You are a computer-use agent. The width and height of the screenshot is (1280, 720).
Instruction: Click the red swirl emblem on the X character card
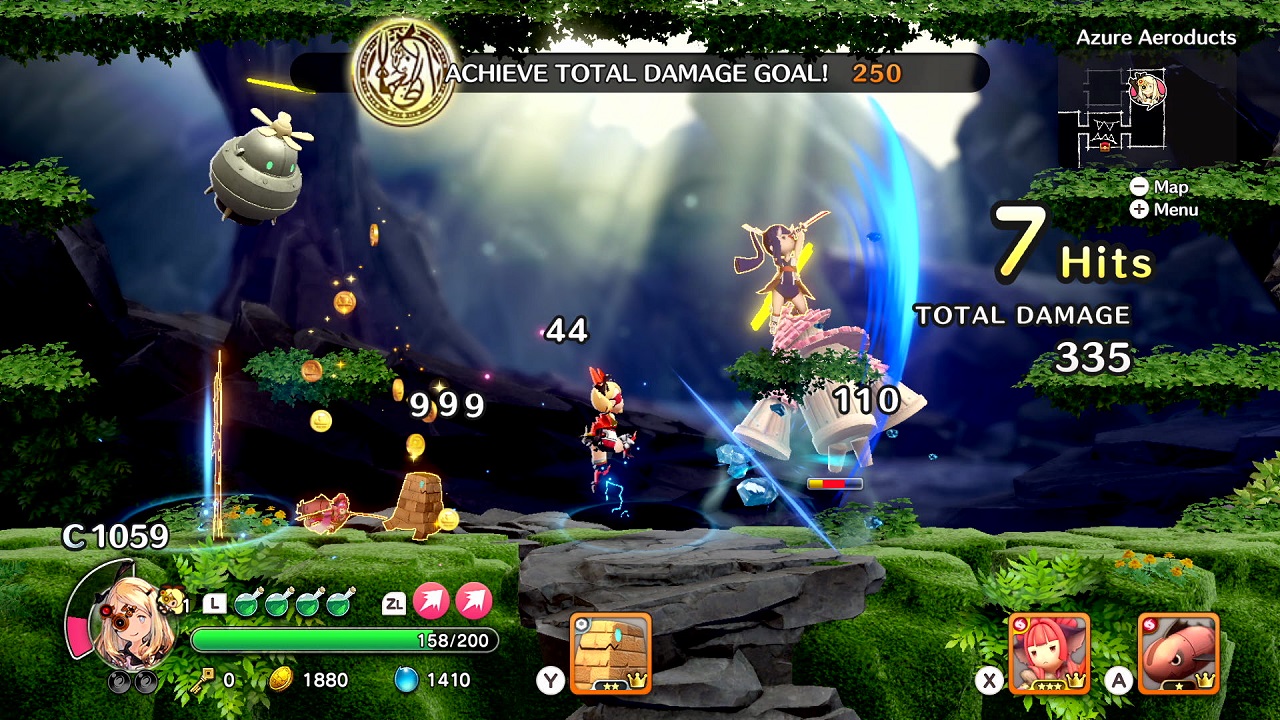click(x=1021, y=624)
